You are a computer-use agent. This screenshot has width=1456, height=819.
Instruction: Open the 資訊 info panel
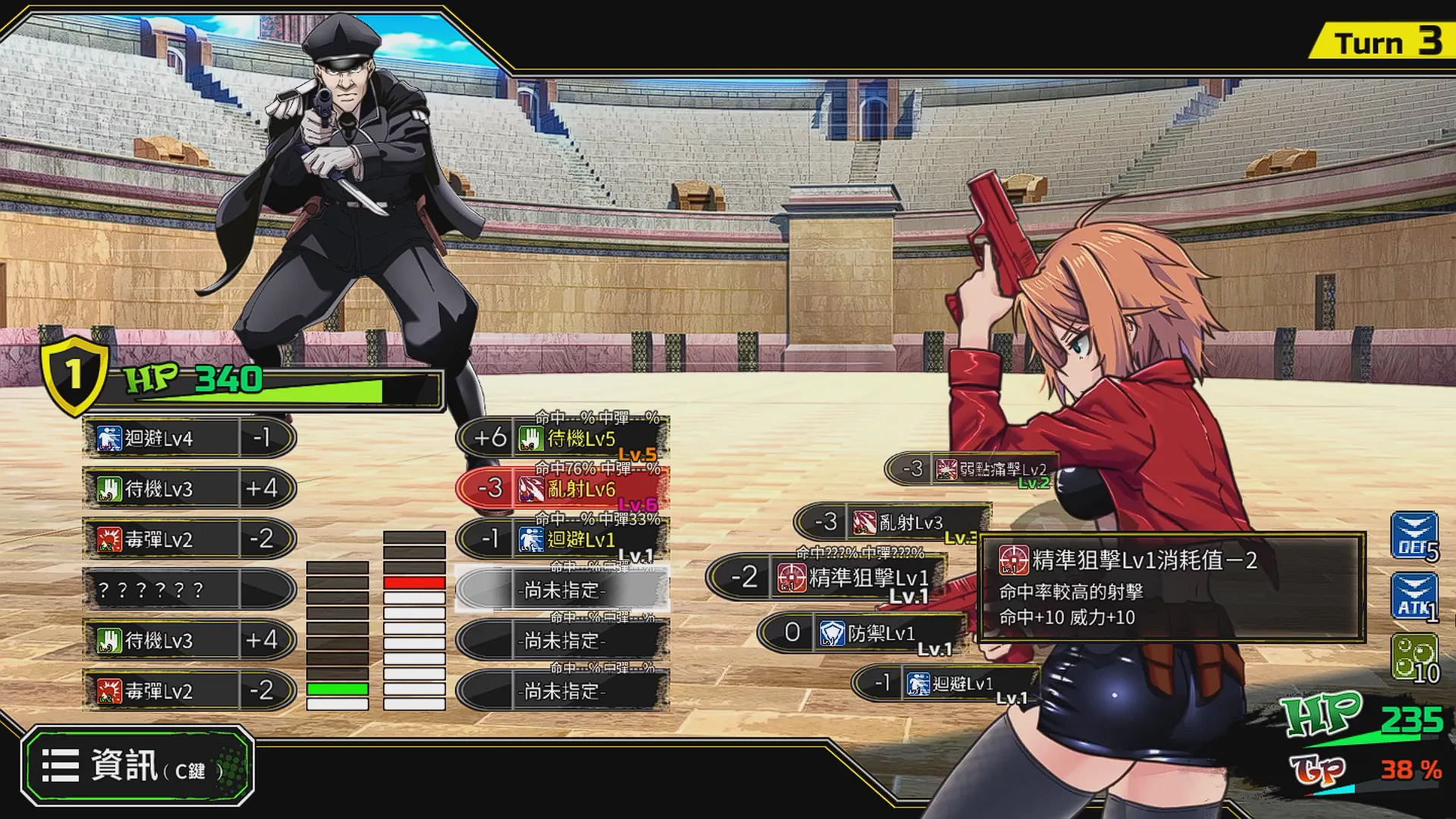(137, 766)
